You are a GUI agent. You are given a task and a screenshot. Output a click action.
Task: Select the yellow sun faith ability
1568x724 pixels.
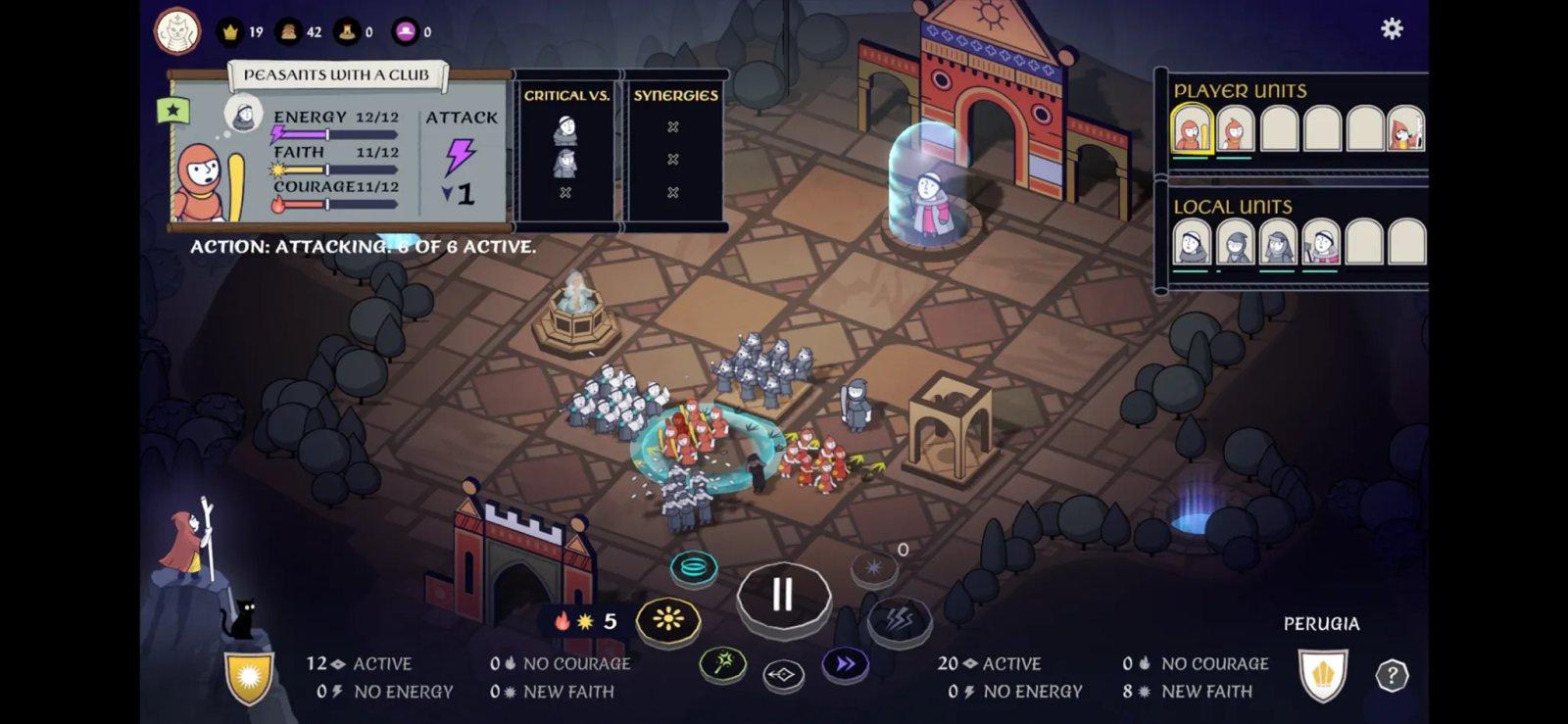tap(669, 619)
